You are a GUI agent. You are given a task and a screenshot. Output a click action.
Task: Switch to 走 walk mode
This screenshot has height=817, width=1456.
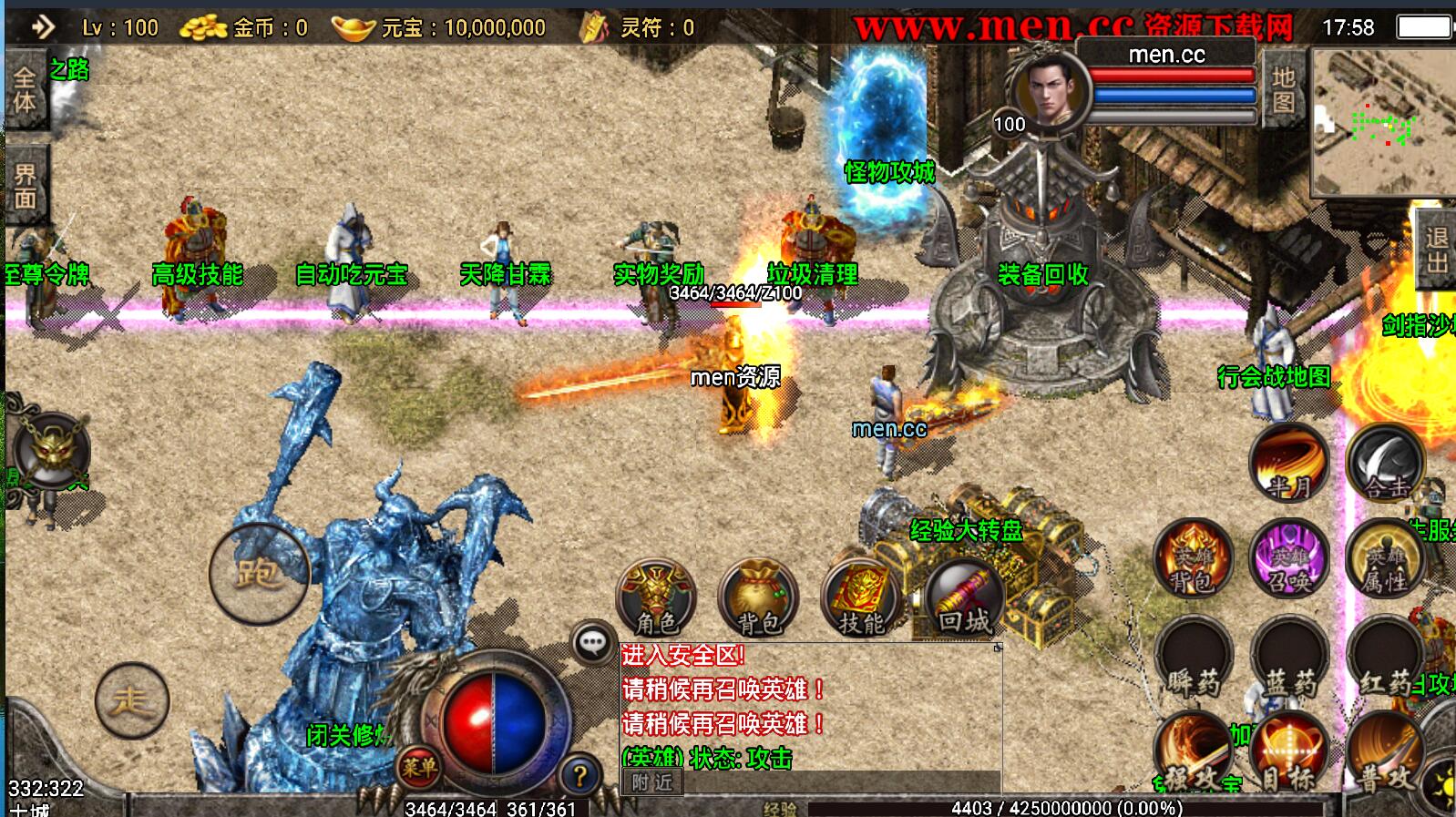(x=132, y=700)
